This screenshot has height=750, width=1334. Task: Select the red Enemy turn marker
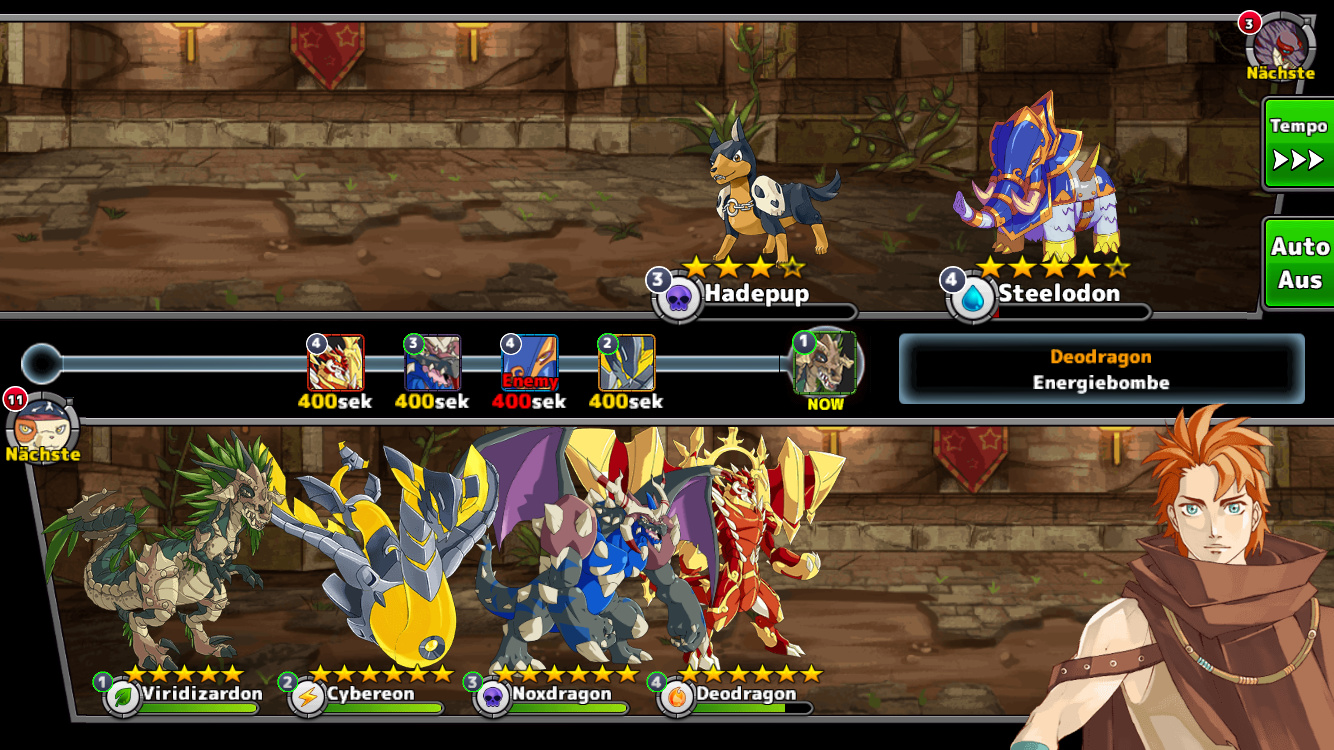click(529, 363)
